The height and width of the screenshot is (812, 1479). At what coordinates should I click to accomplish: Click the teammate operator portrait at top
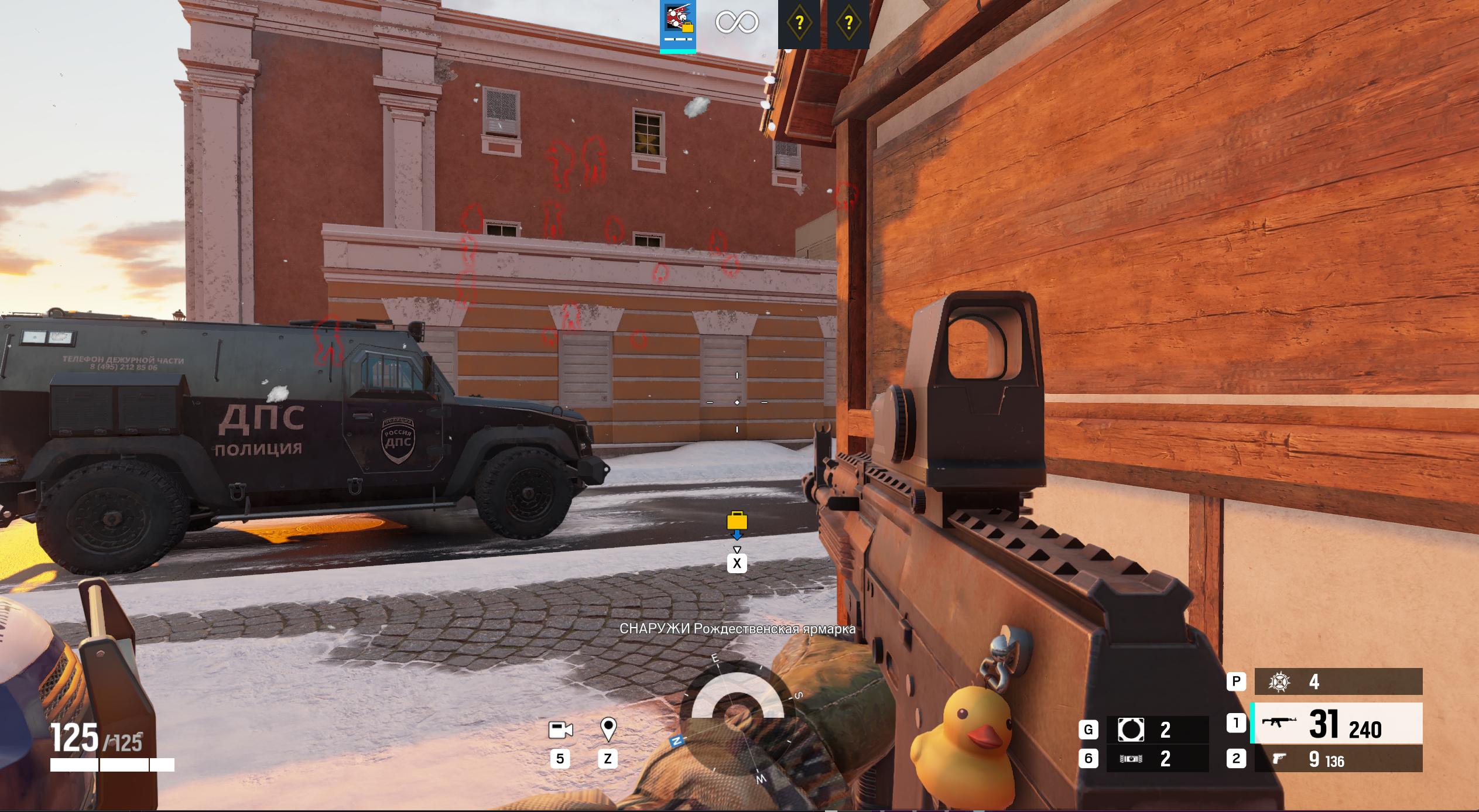pyautogui.click(x=678, y=23)
